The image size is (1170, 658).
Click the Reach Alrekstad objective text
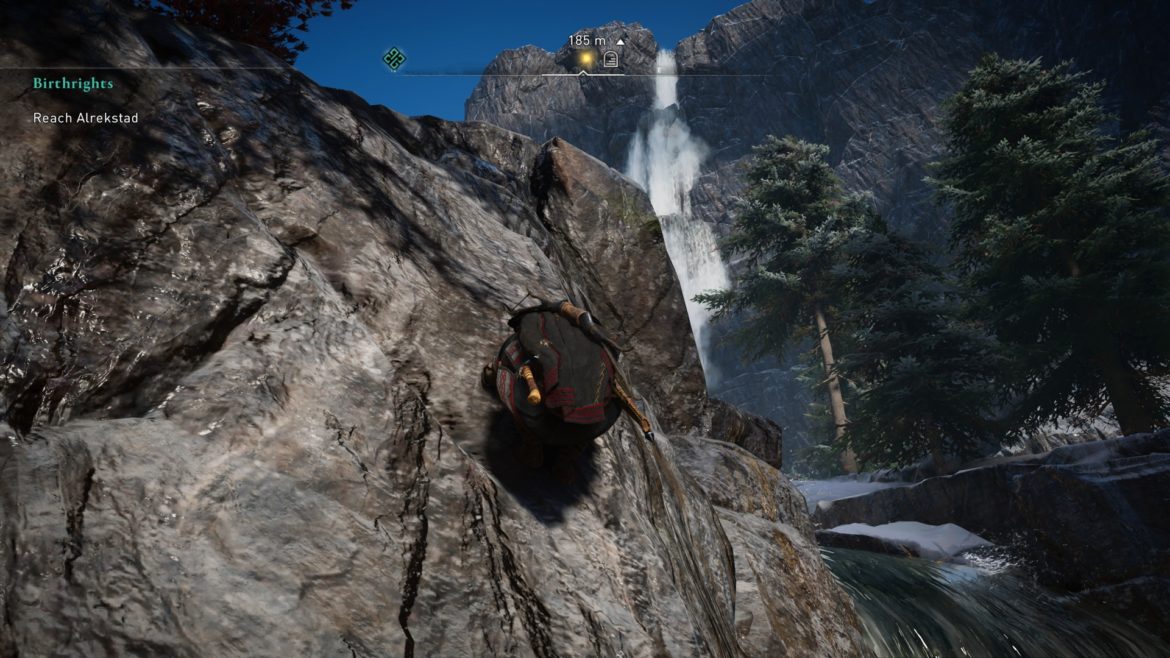85,118
